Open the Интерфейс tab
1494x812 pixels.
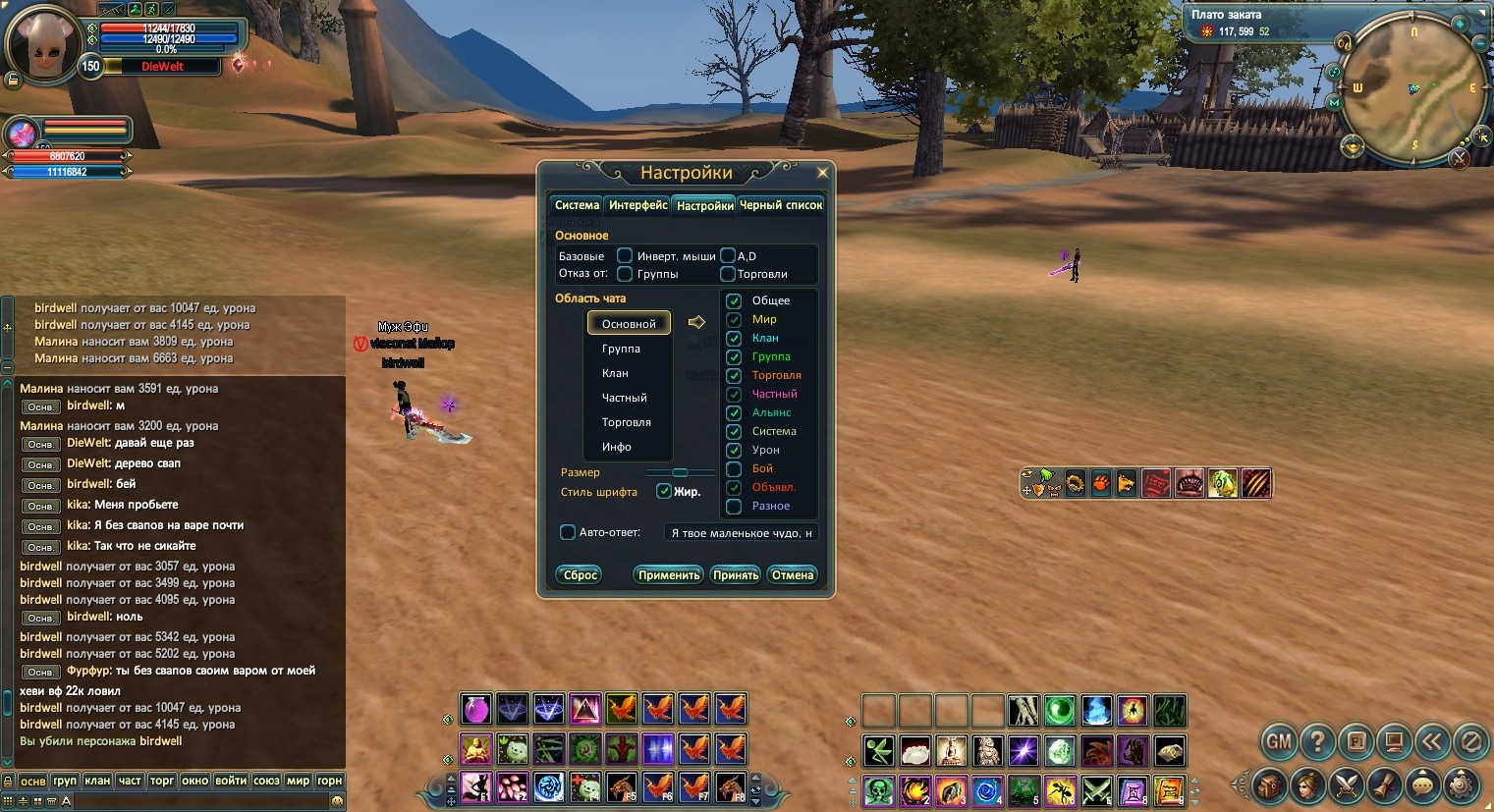click(637, 205)
